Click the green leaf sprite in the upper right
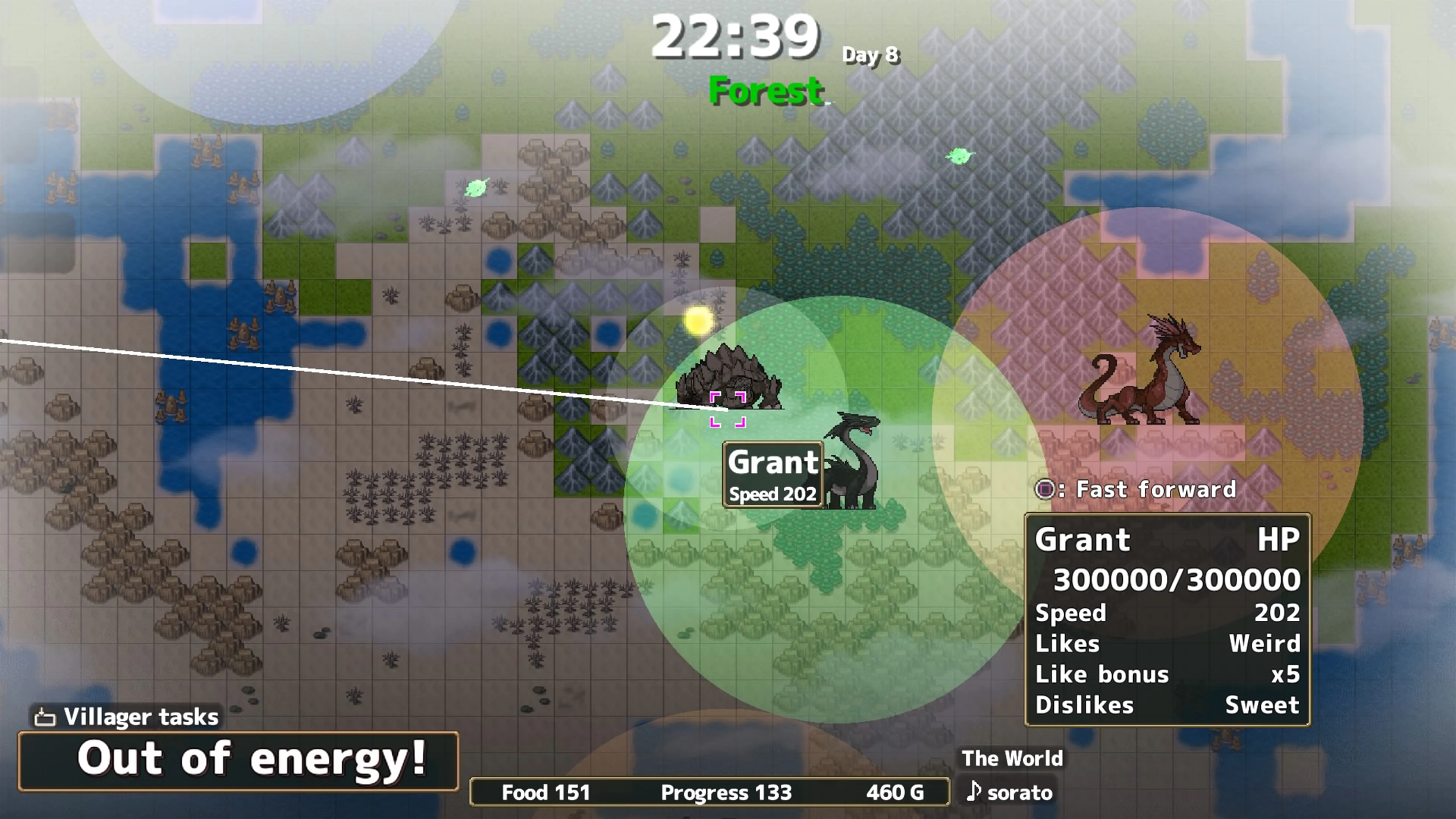Image resolution: width=1456 pixels, height=819 pixels. tap(961, 157)
